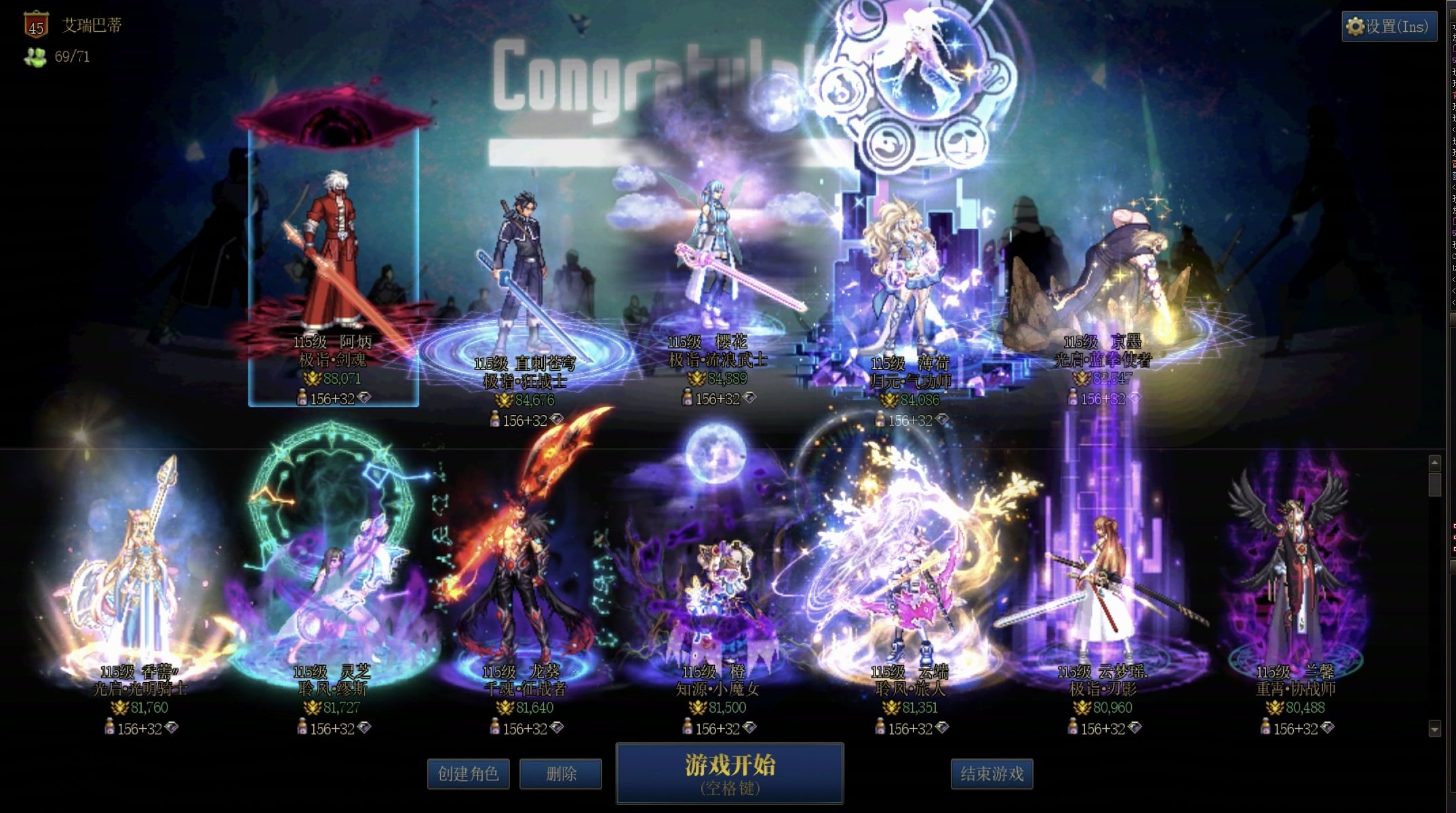Click the 删除 delete button
Viewport: 1456px width, 813px height.
tap(561, 774)
